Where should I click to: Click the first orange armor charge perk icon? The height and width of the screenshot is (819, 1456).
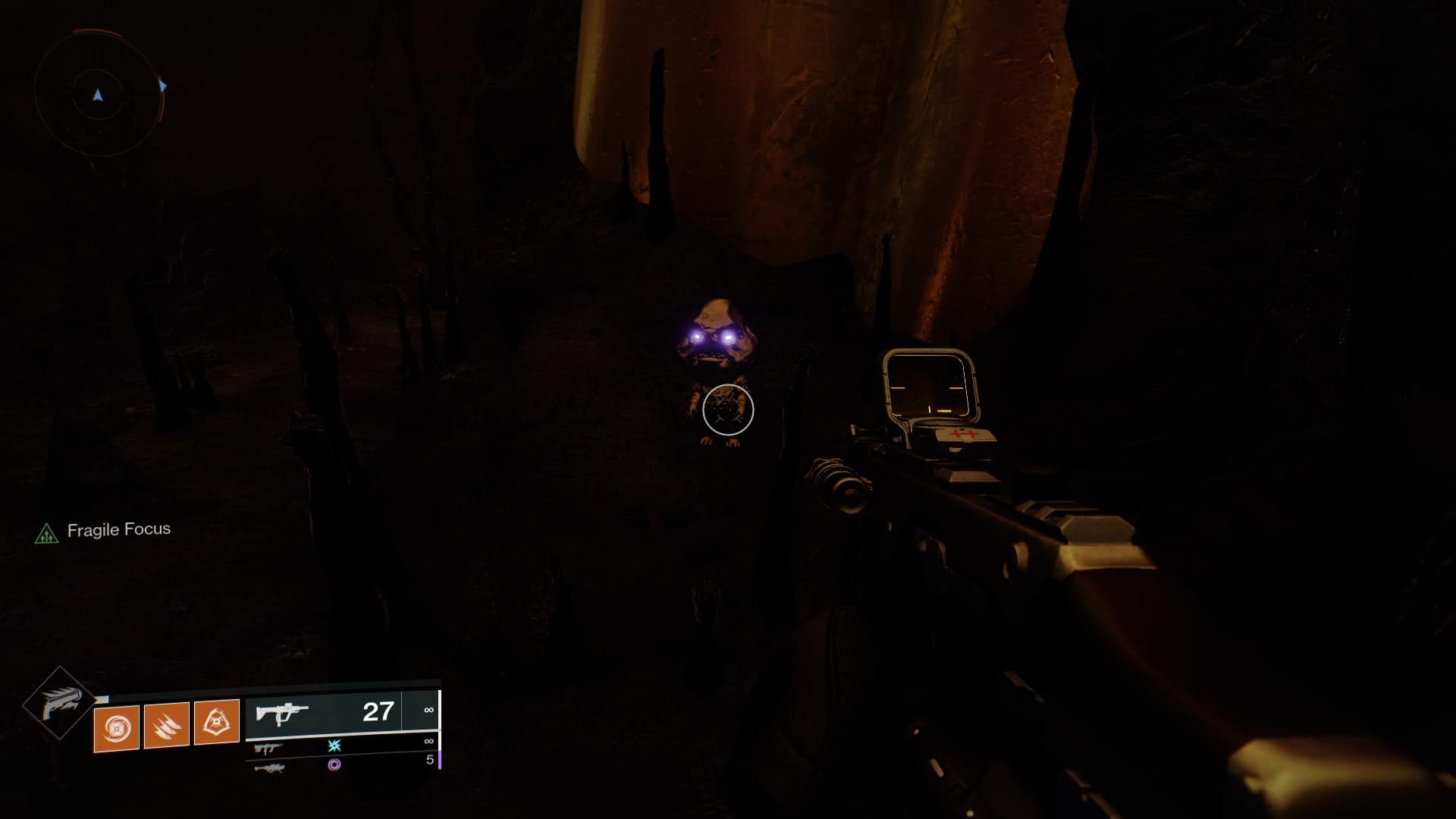point(115,726)
